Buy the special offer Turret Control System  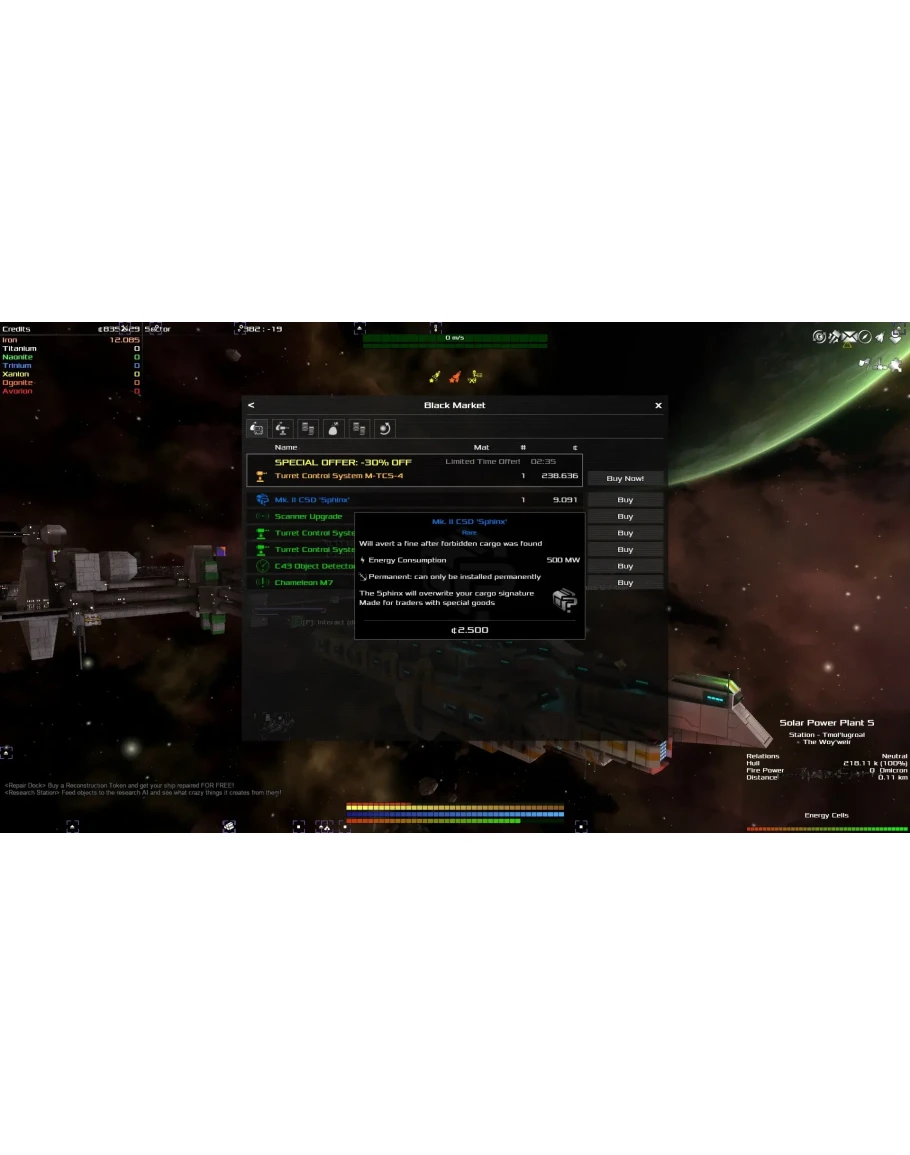(x=625, y=478)
